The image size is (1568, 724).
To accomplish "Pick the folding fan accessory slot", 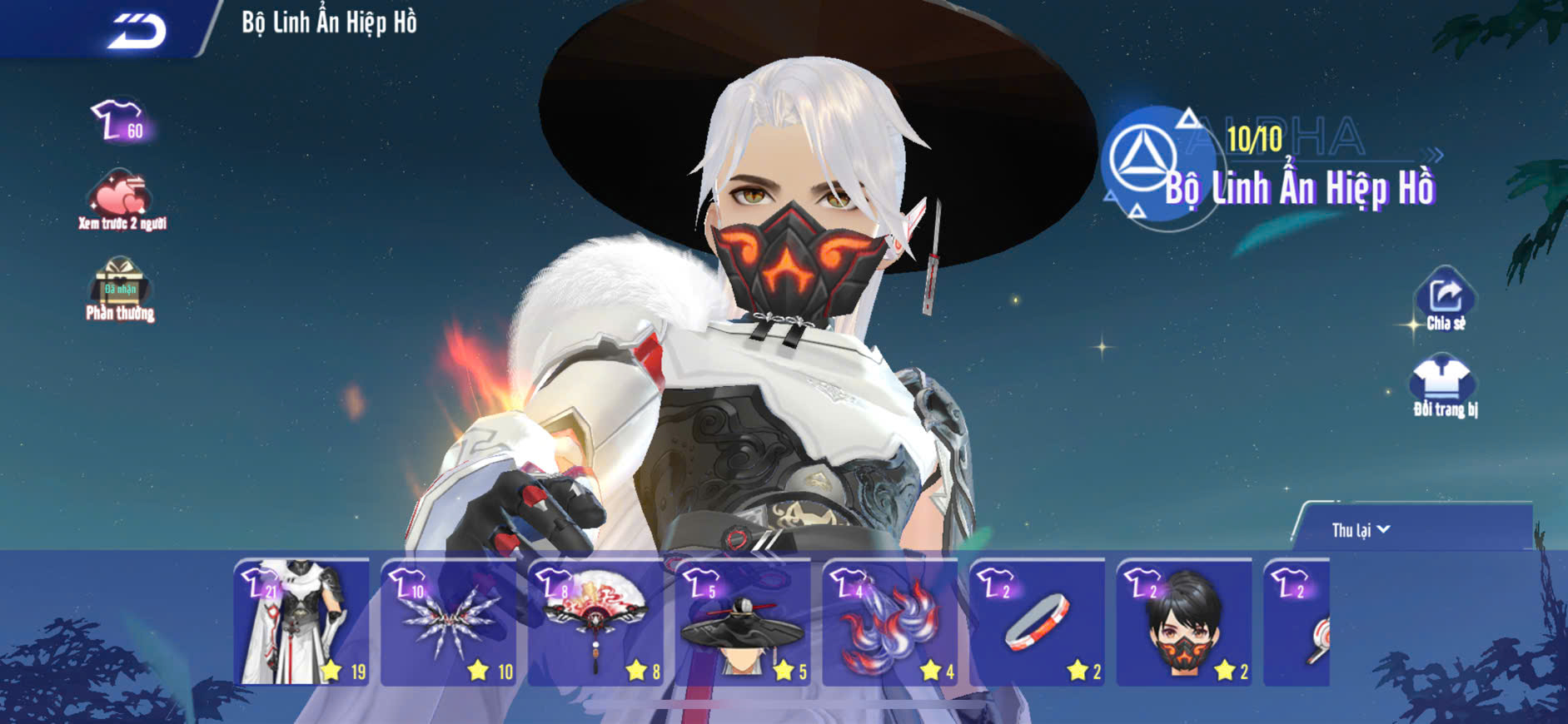I will [x=596, y=622].
